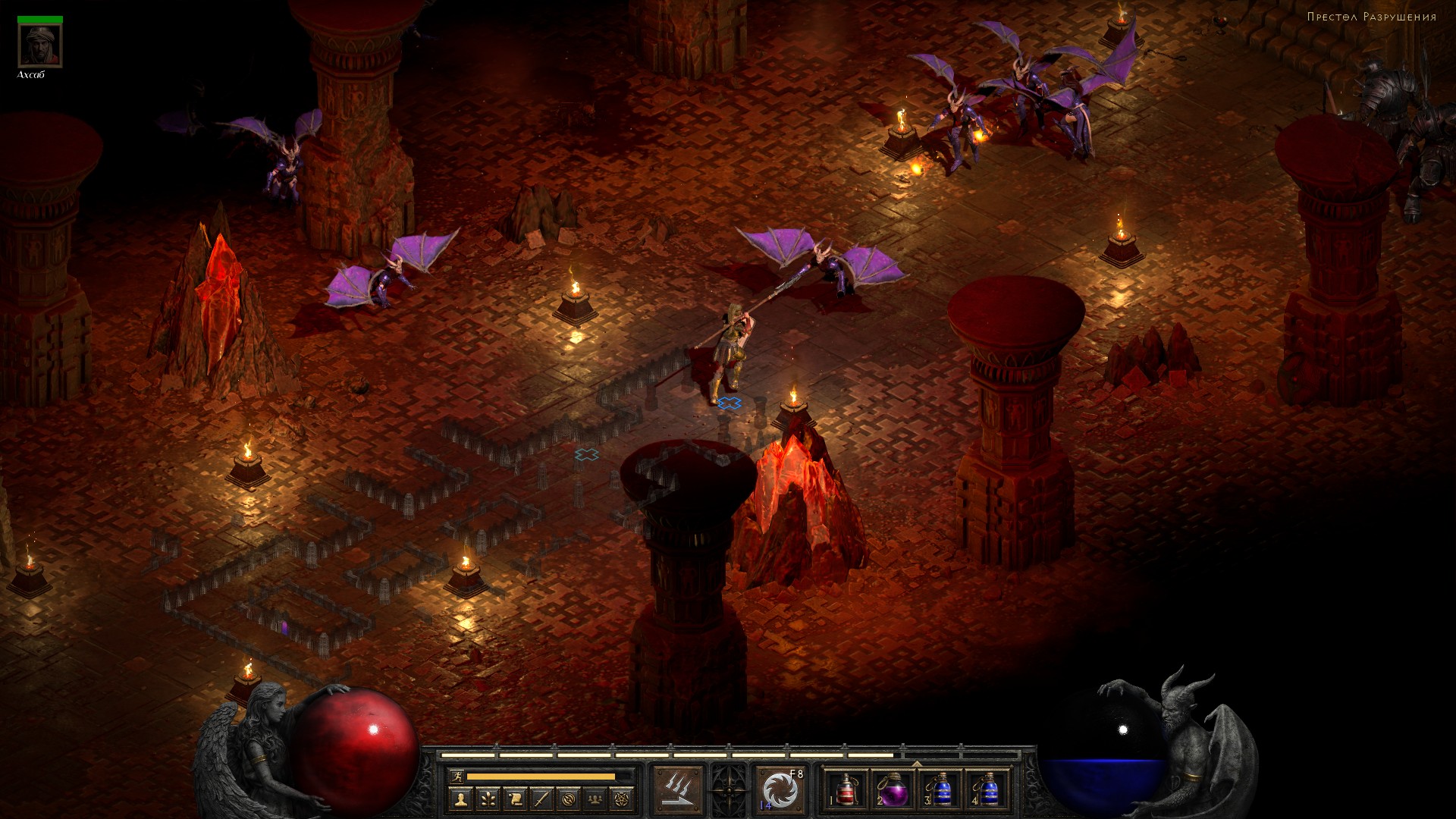Use the purple rejuvenation potion in belt slot 2
1456x819 pixels.
[x=893, y=790]
